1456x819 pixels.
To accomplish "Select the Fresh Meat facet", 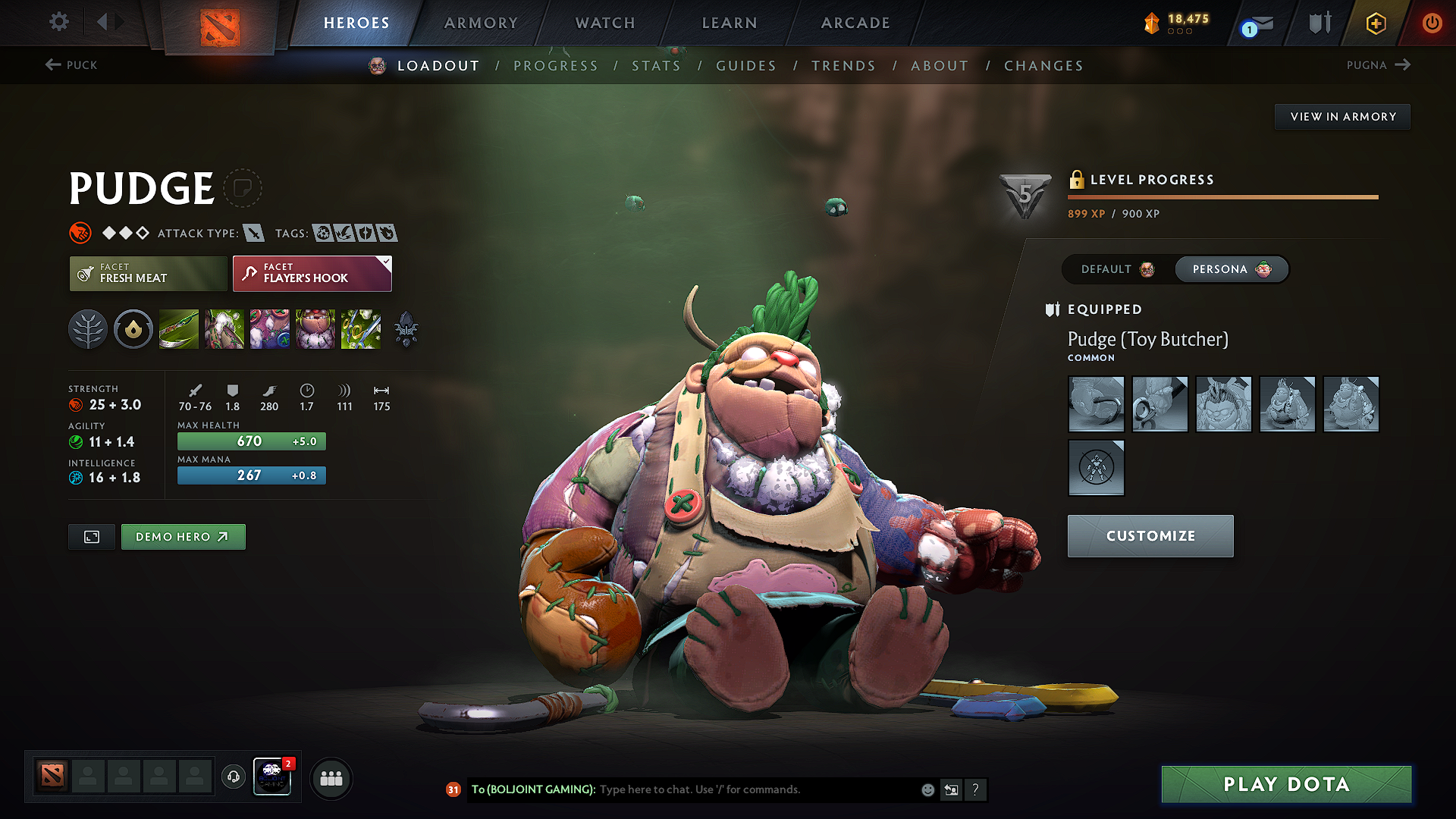I will point(148,273).
